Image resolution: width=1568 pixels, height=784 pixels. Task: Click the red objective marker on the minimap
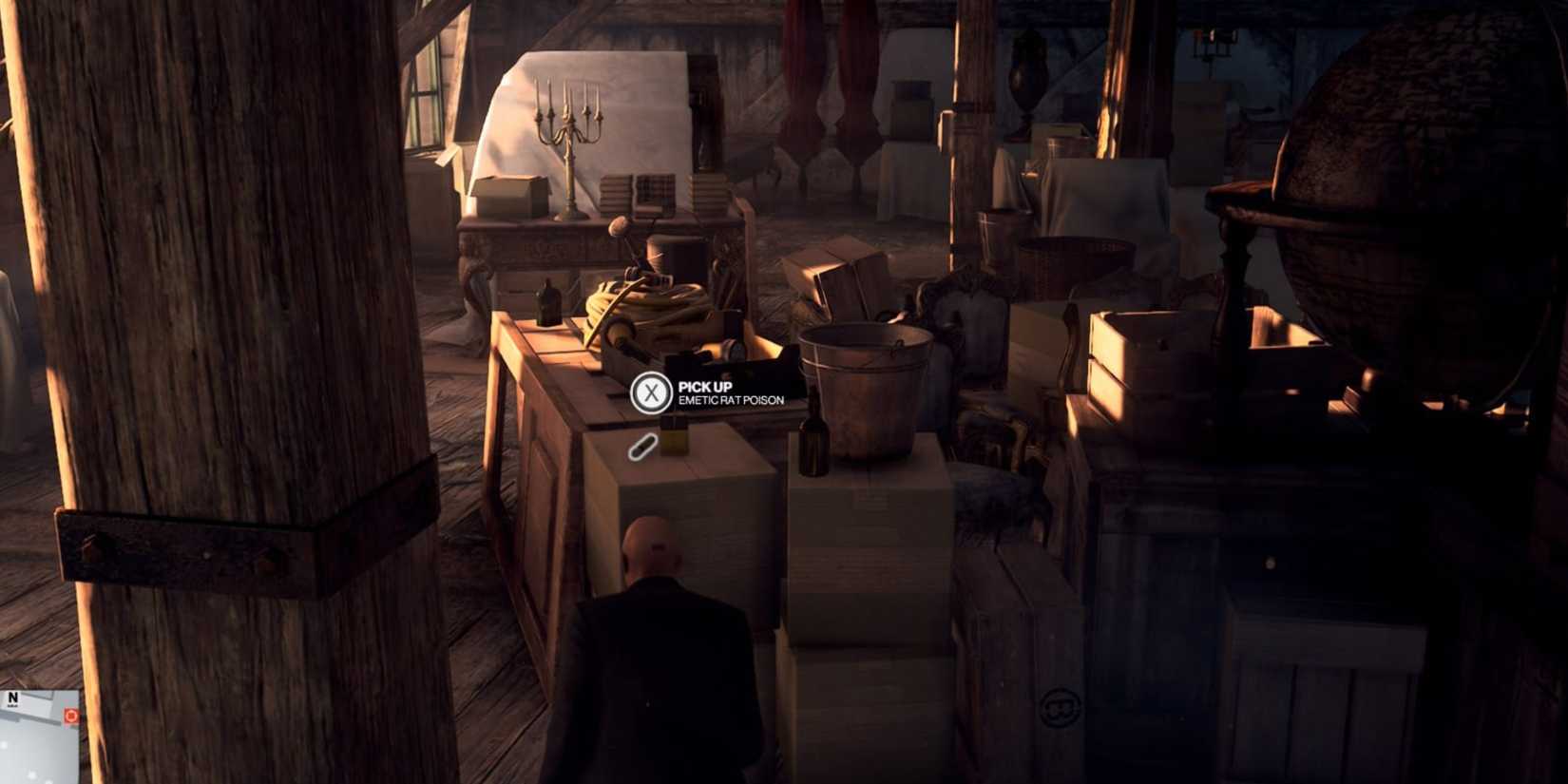(71, 716)
